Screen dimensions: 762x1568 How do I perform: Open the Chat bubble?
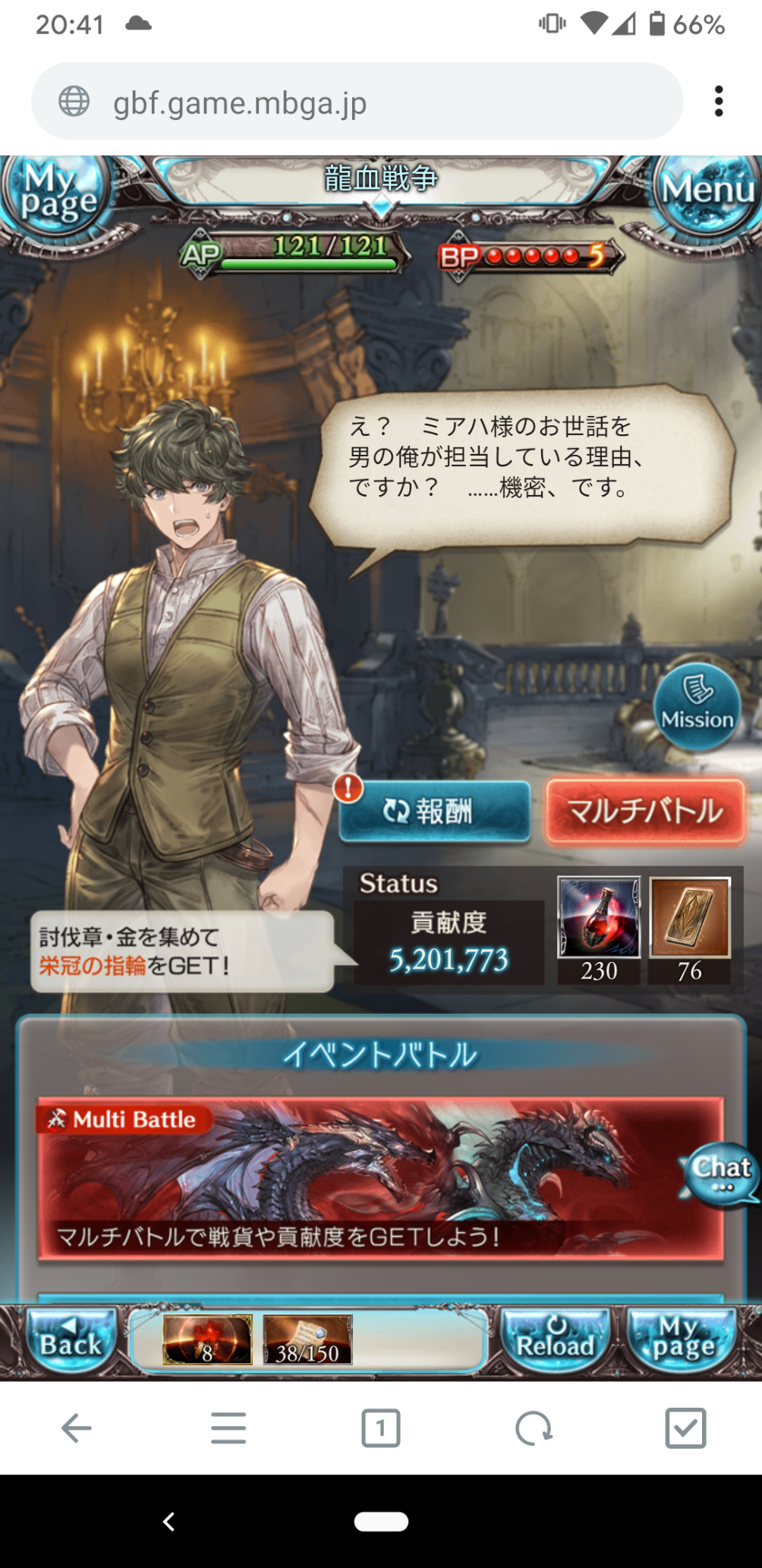tap(720, 1173)
